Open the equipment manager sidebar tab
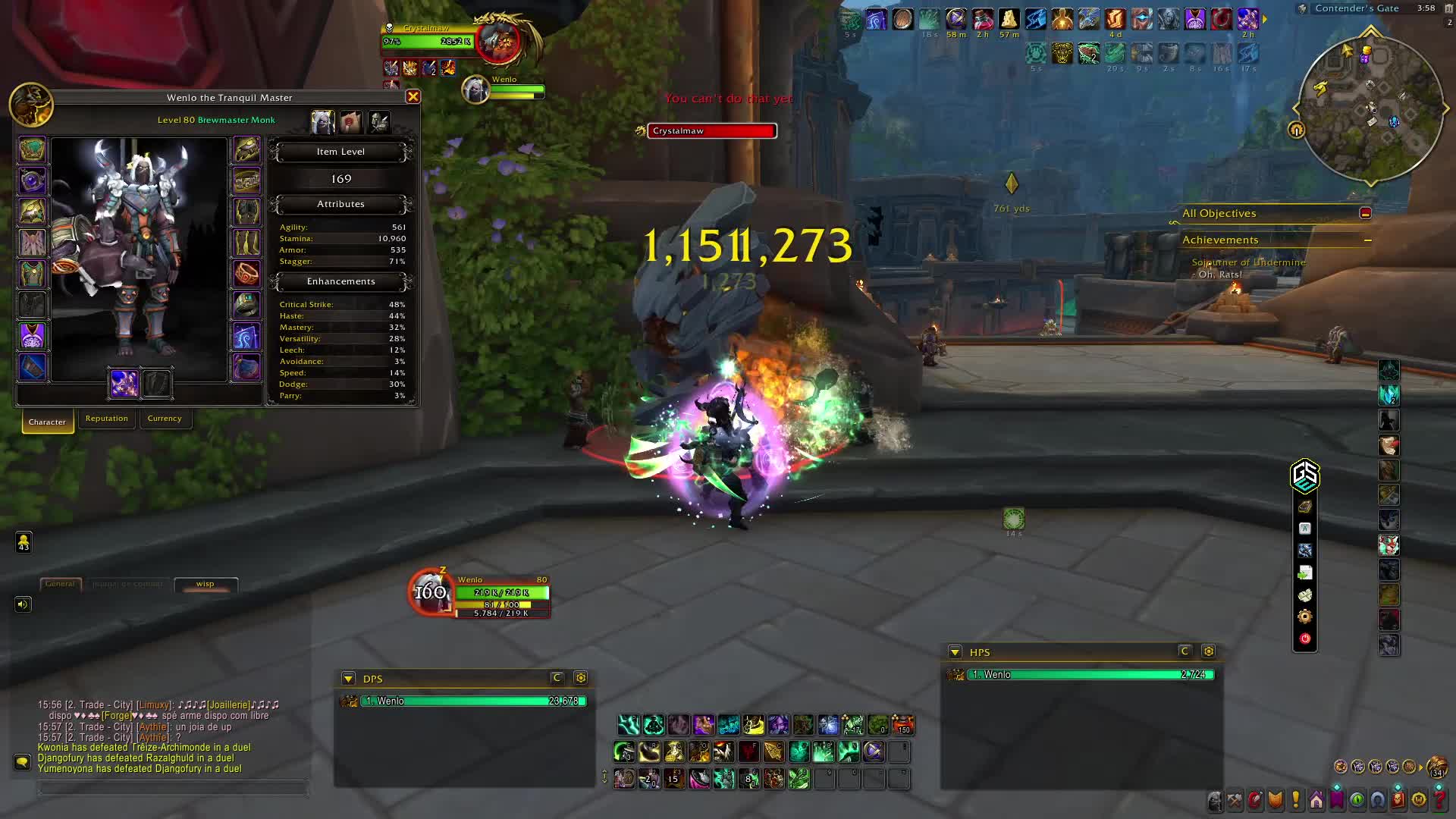1456x819 pixels. tap(379, 121)
